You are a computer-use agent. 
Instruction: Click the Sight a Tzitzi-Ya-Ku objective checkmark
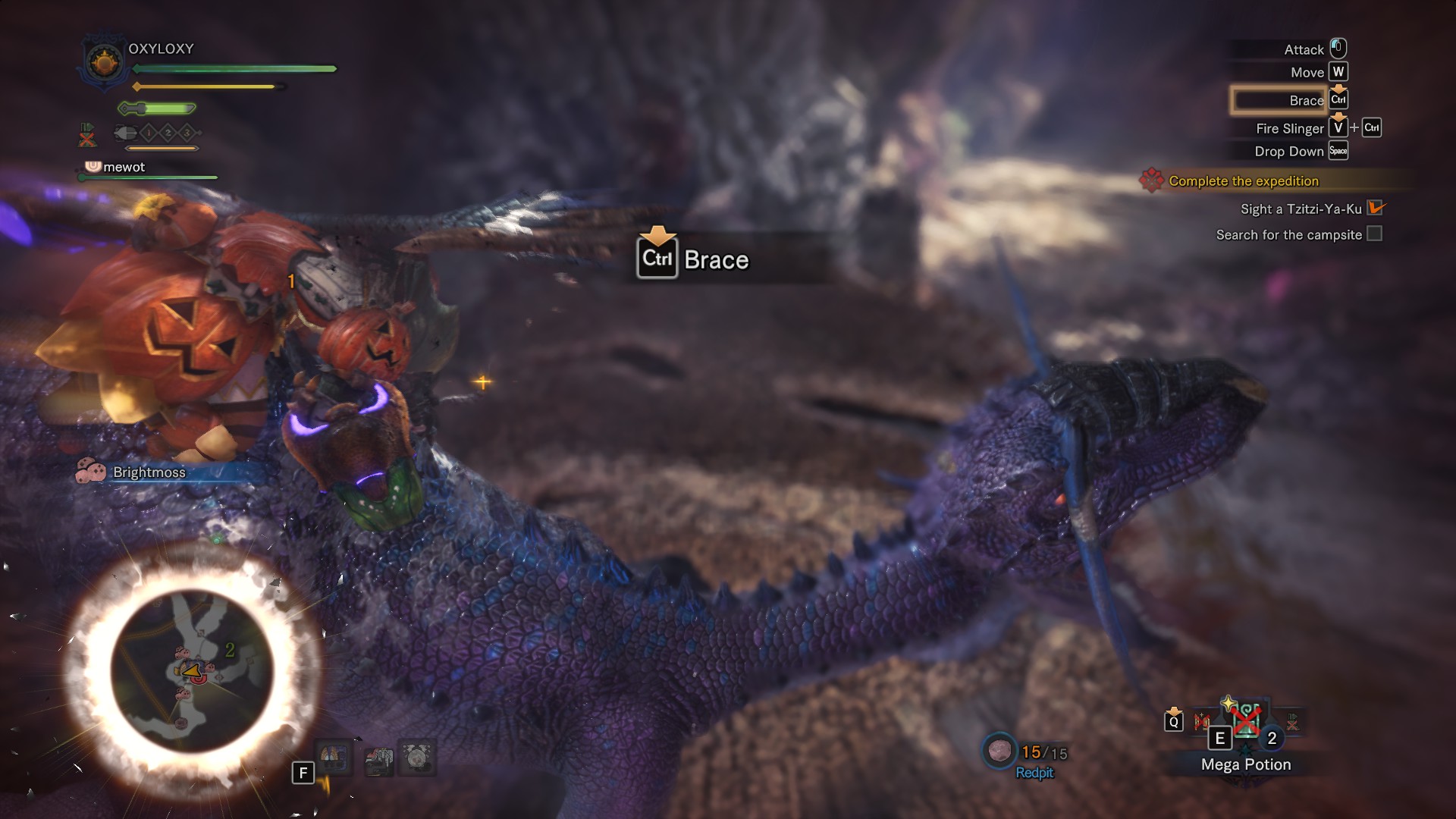[x=1375, y=209]
